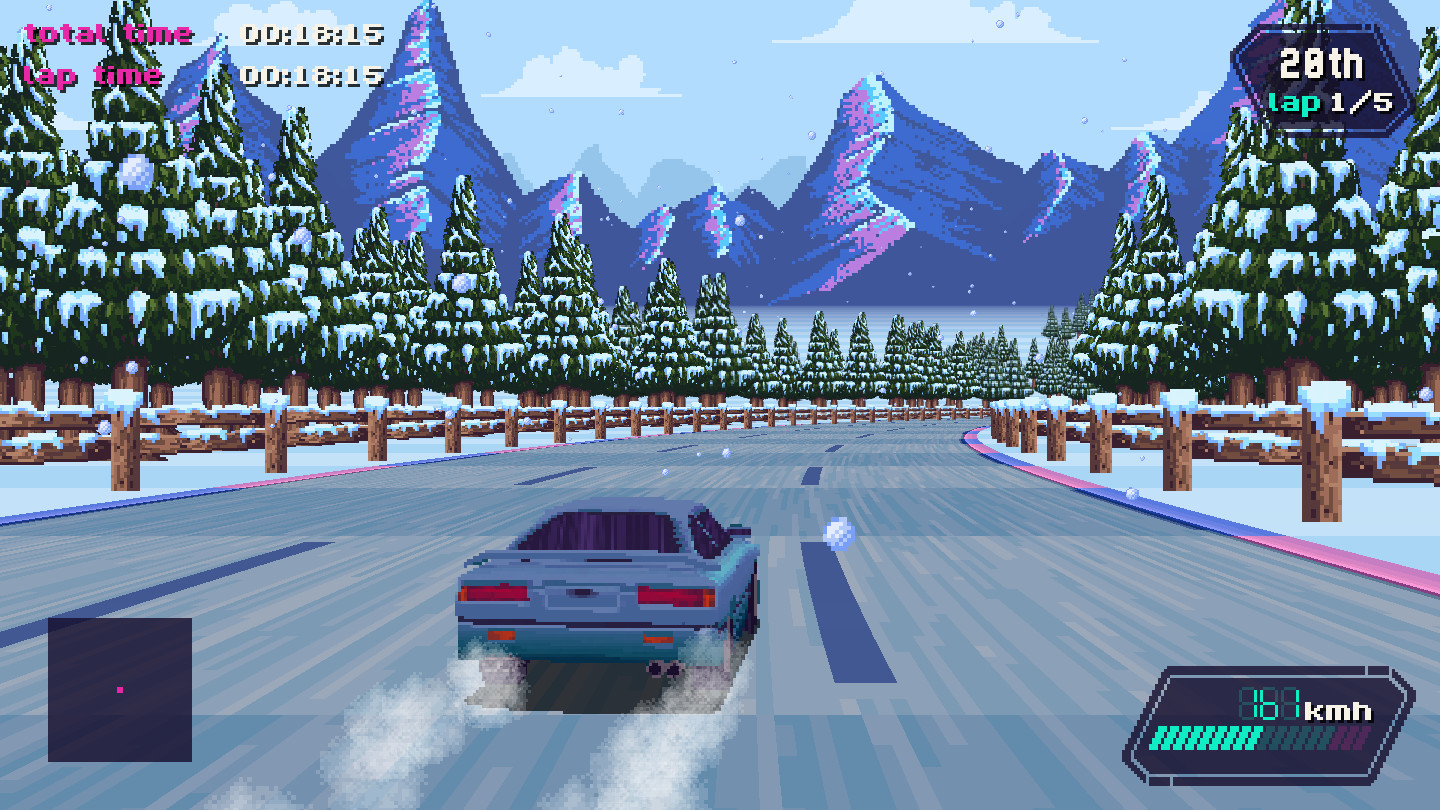Click the 00:16:15 total time value
This screenshot has height=810, width=1440.
pyautogui.click(x=310, y=33)
